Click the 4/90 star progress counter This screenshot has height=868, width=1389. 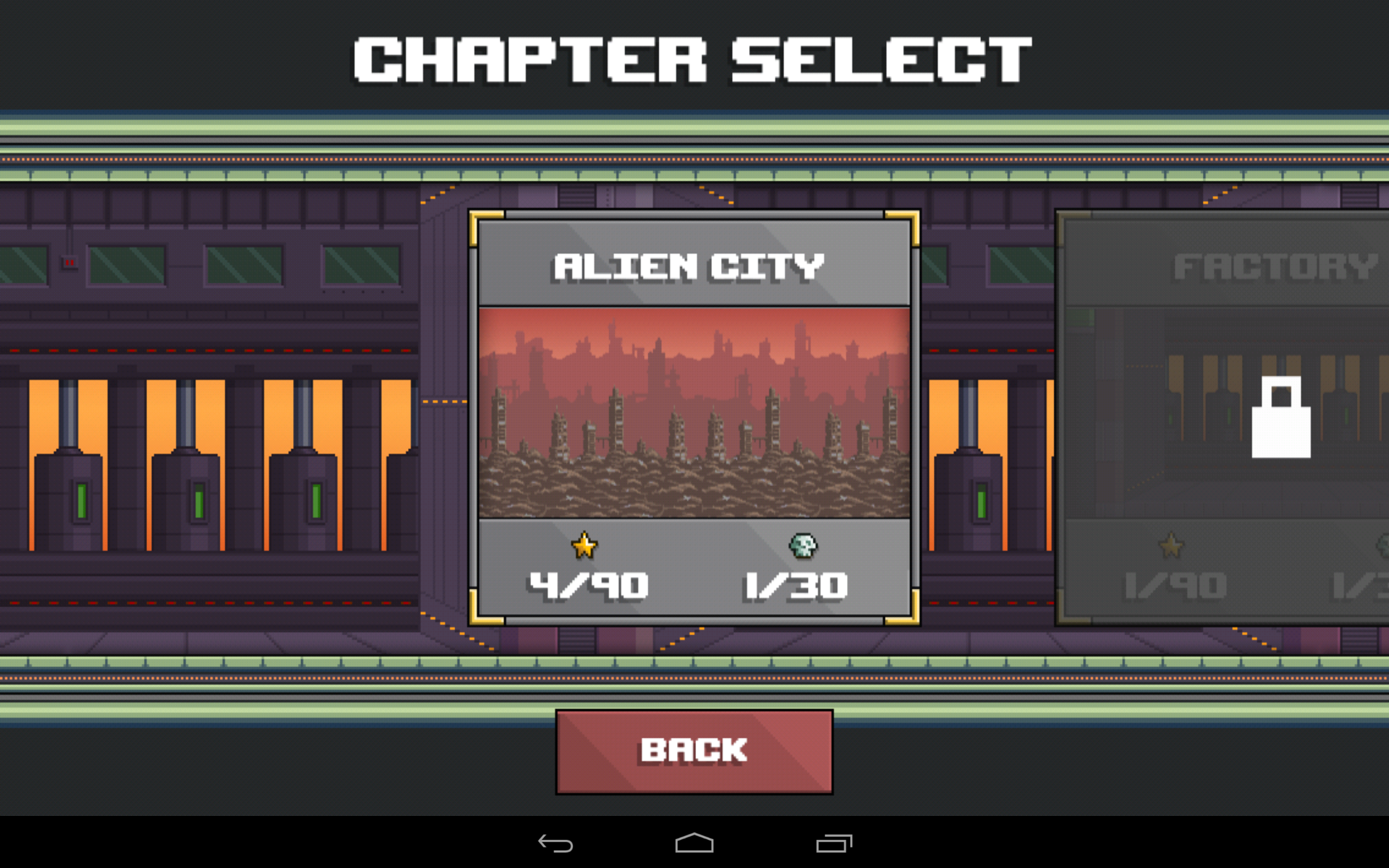[586, 584]
